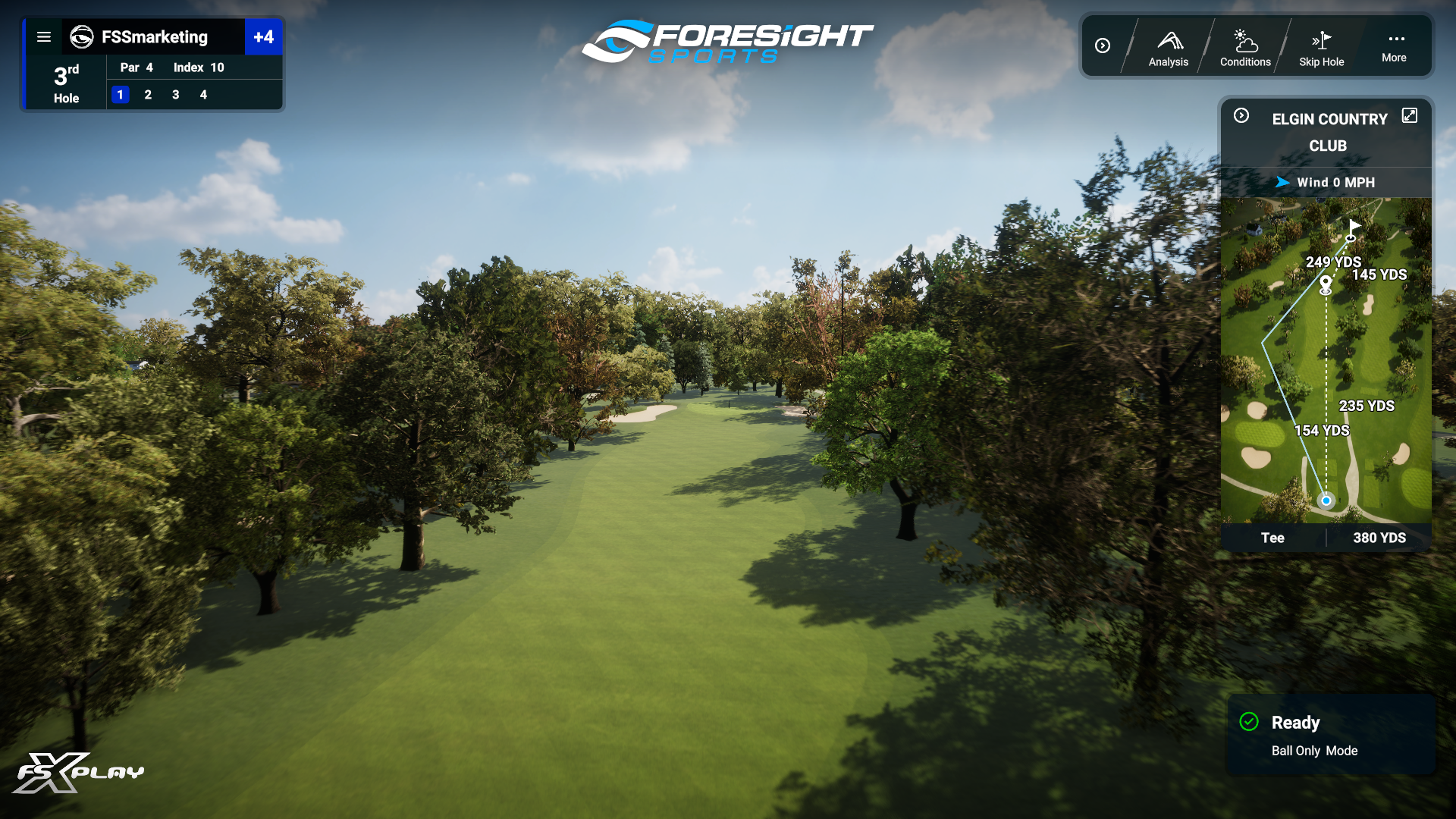
Task: Click the hole overview minimap
Action: coord(1326,360)
